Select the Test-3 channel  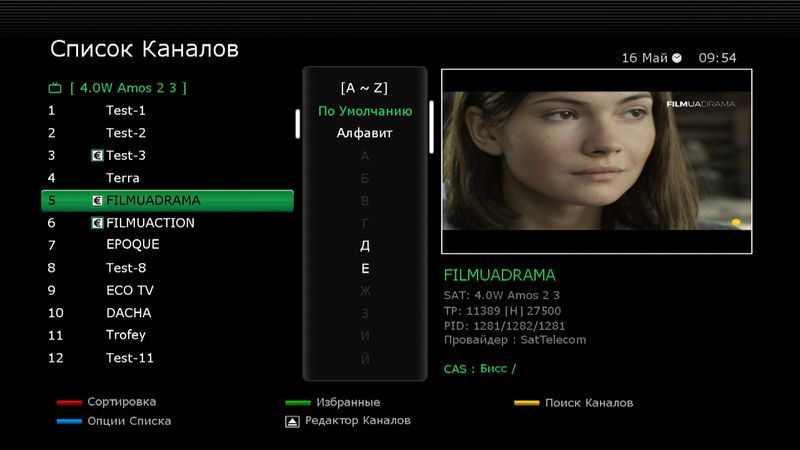pyautogui.click(x=126, y=155)
